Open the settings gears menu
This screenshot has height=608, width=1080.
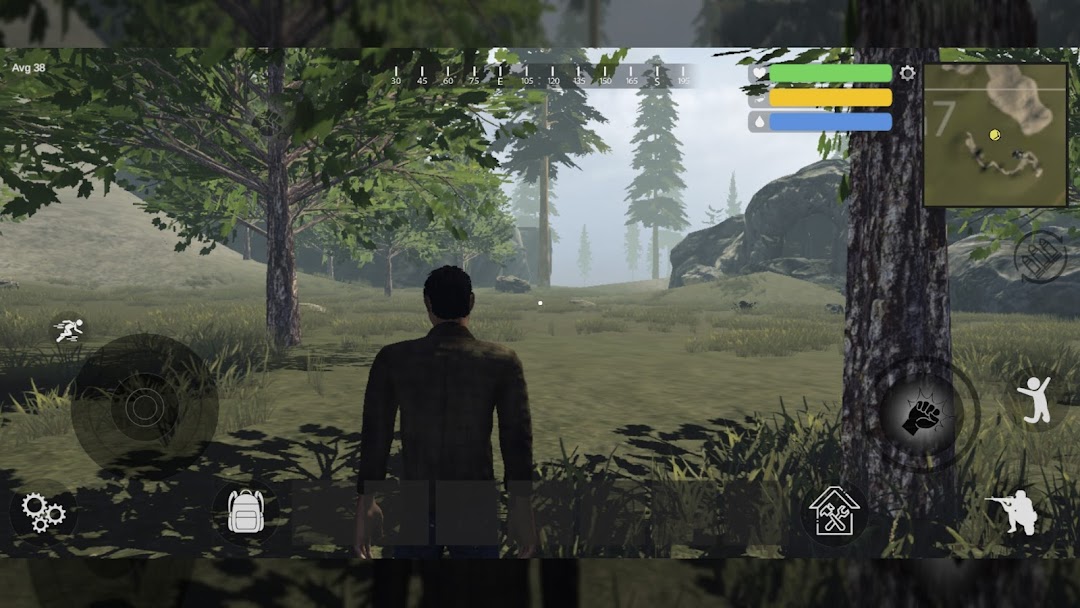click(x=43, y=513)
